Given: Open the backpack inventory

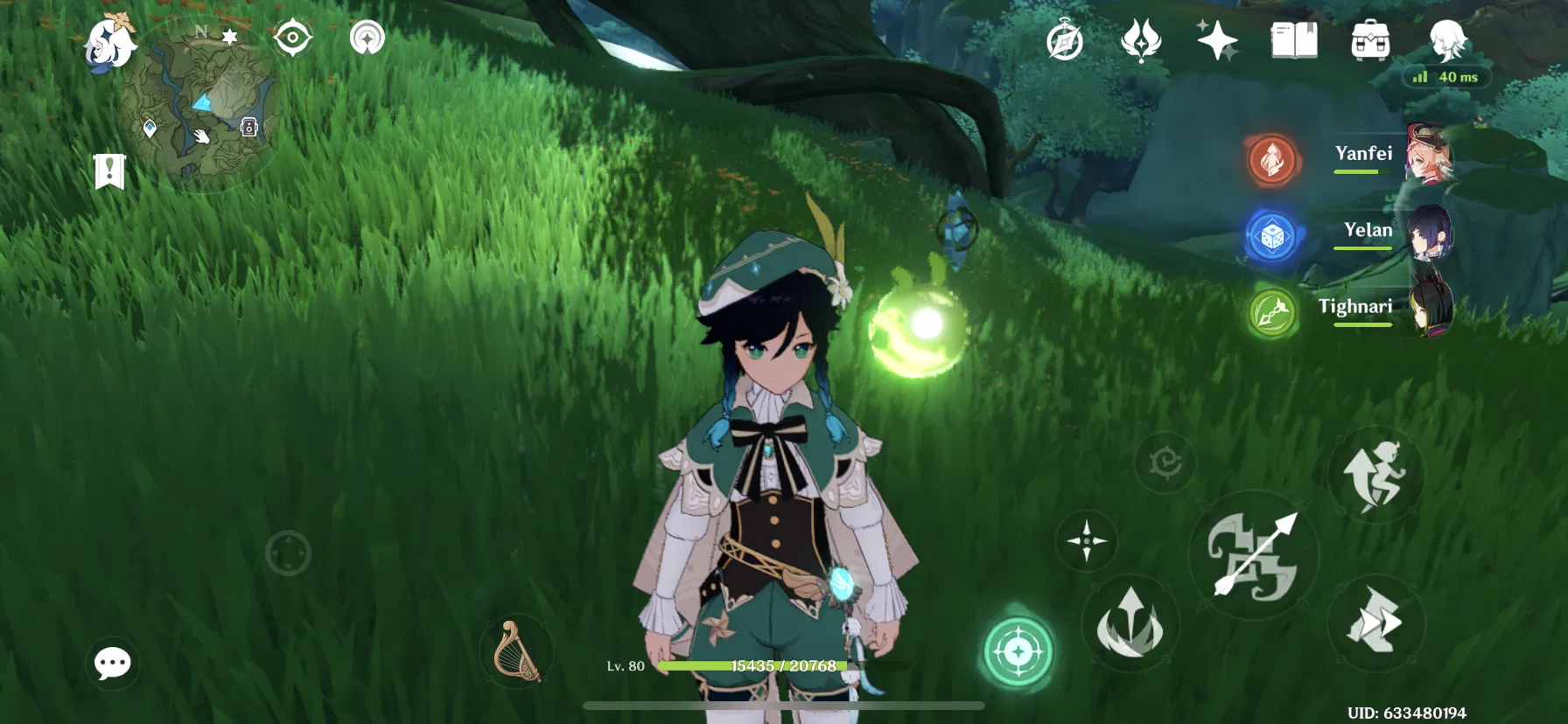Looking at the screenshot, I should [1370, 41].
